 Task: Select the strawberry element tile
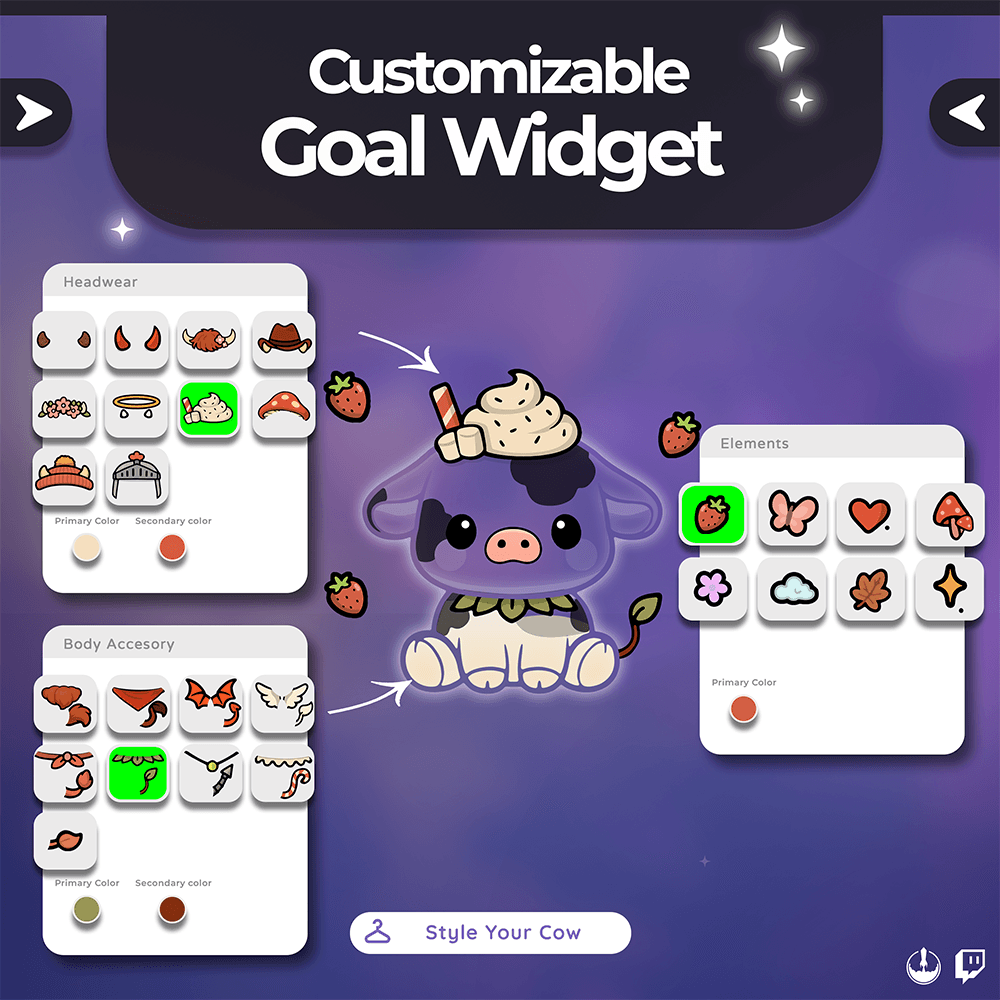(x=712, y=514)
